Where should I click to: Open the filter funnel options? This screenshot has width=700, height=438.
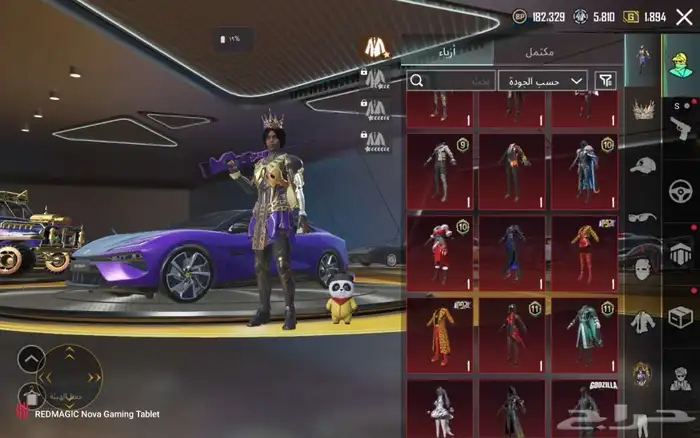605,80
